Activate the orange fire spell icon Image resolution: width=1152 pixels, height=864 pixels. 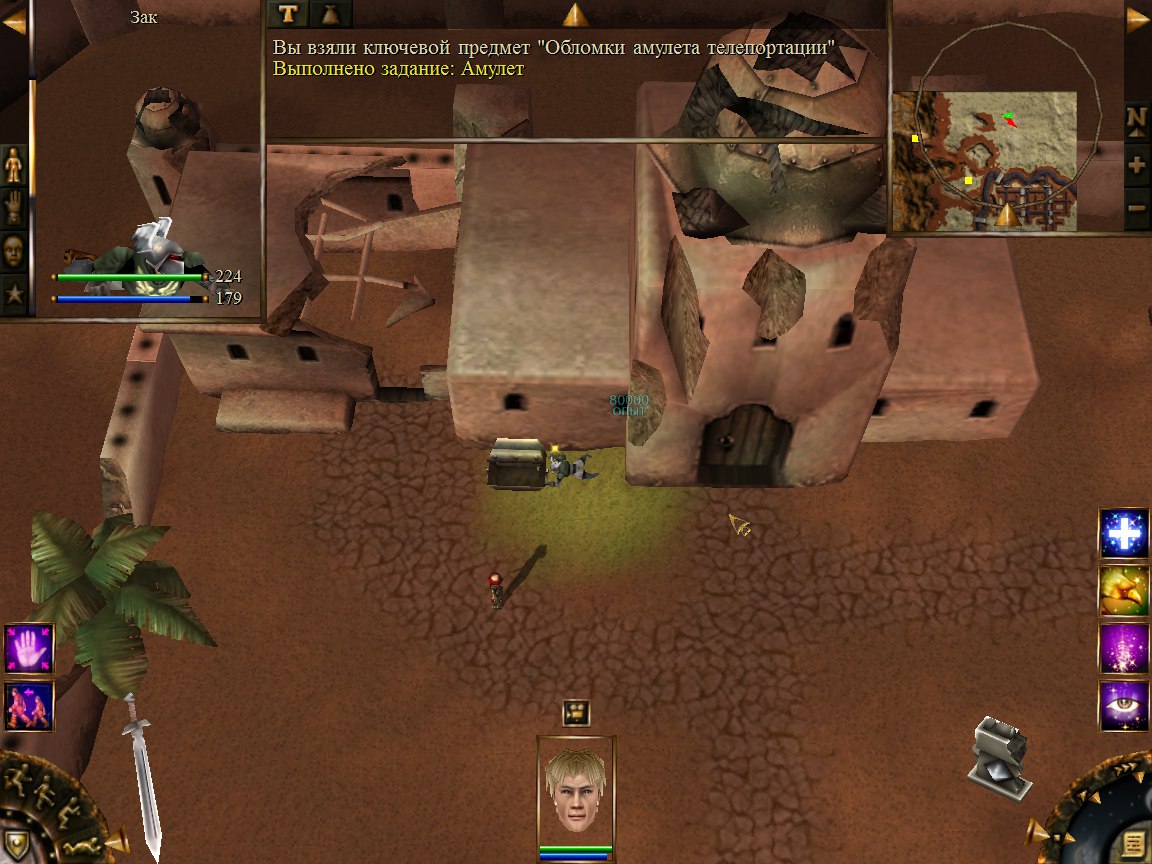[x=1124, y=590]
